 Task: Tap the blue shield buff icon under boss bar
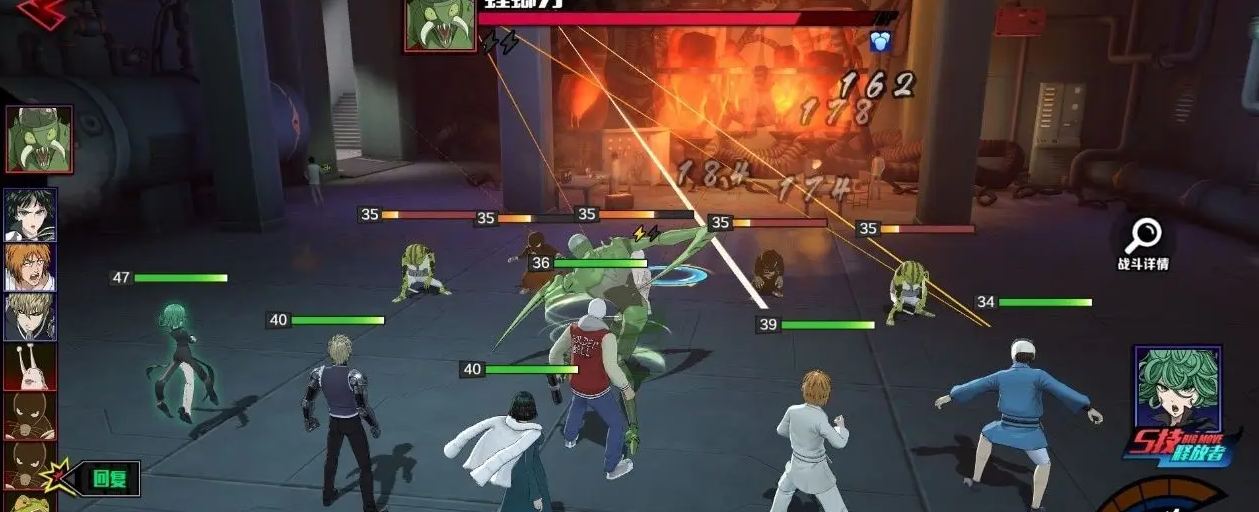(x=880, y=41)
